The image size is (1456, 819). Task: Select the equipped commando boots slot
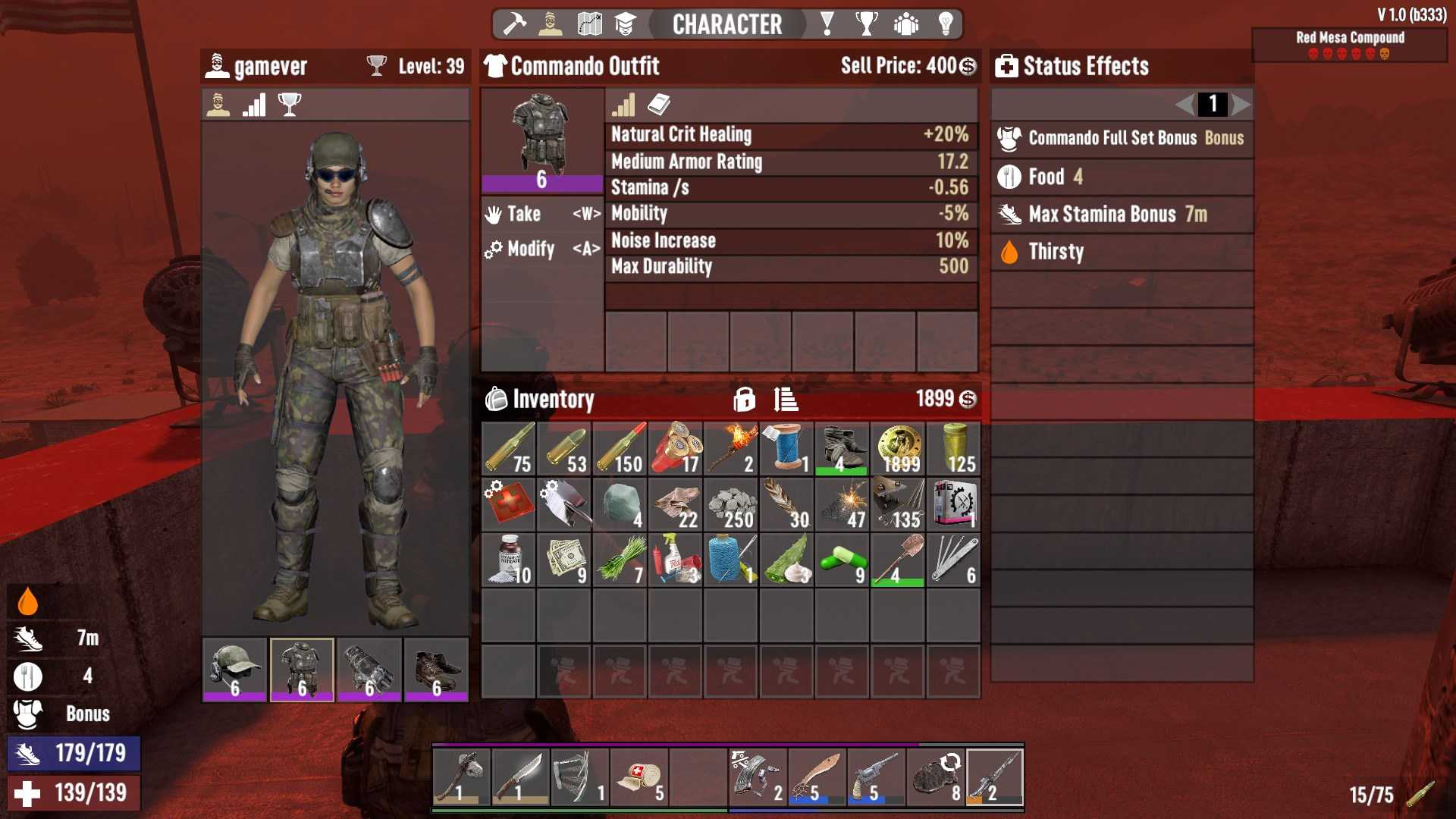click(436, 669)
